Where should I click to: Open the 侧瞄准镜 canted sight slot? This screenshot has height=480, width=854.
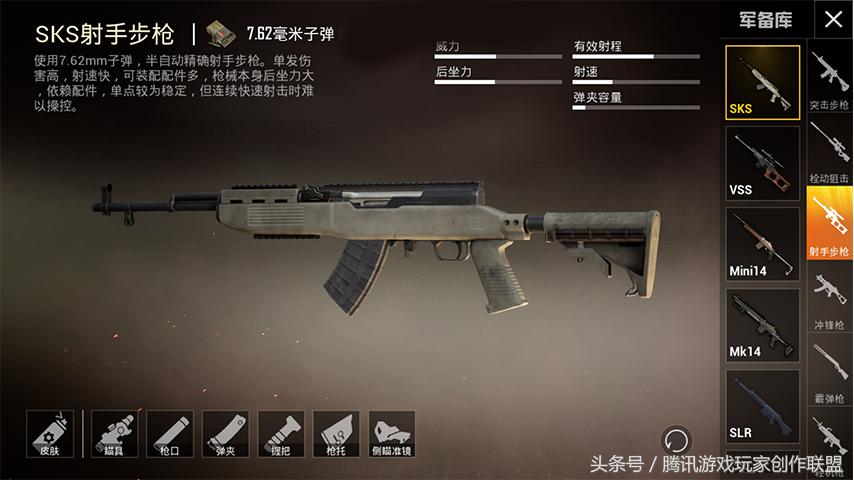point(392,433)
